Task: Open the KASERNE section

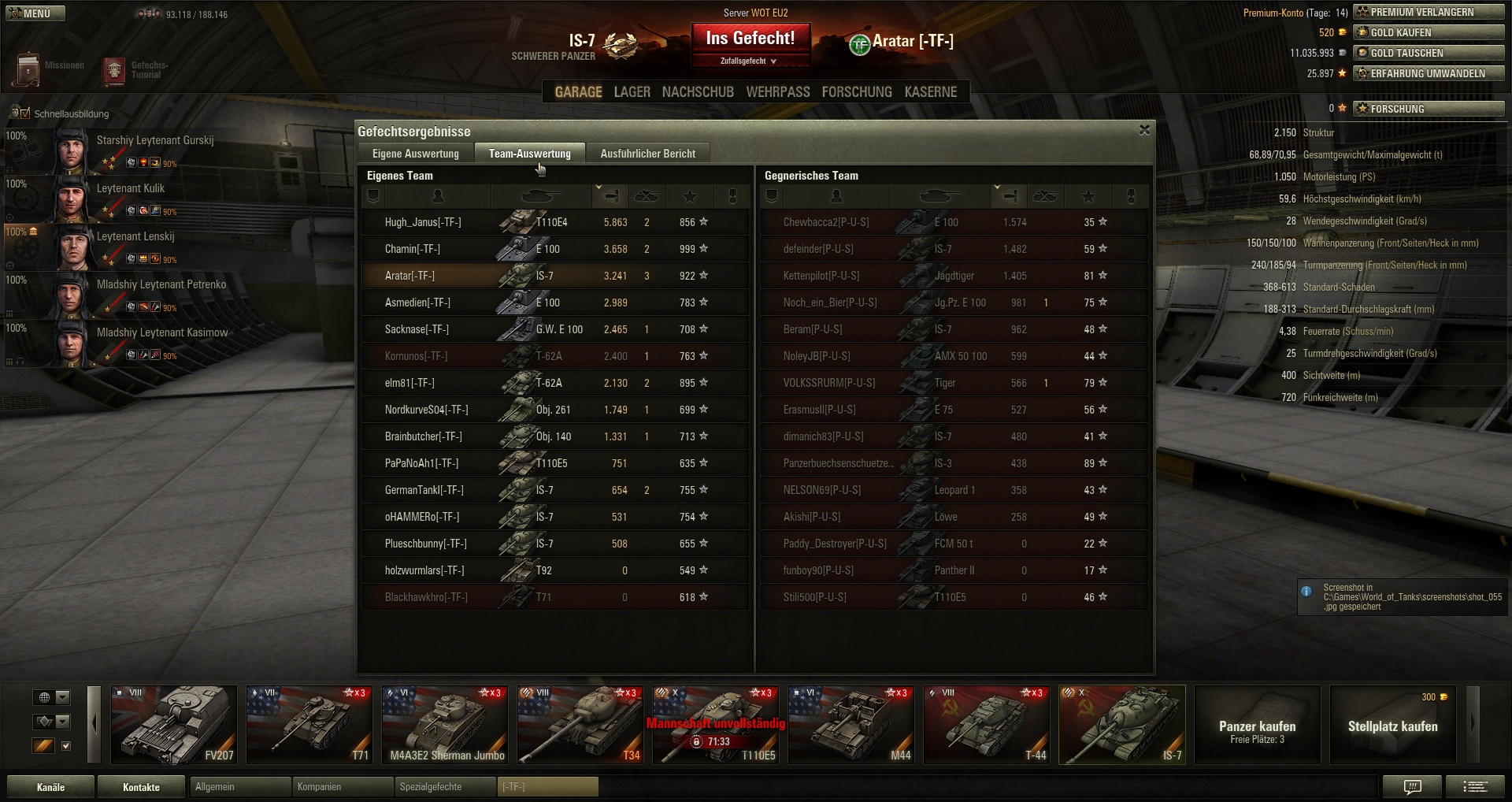Action: click(930, 92)
